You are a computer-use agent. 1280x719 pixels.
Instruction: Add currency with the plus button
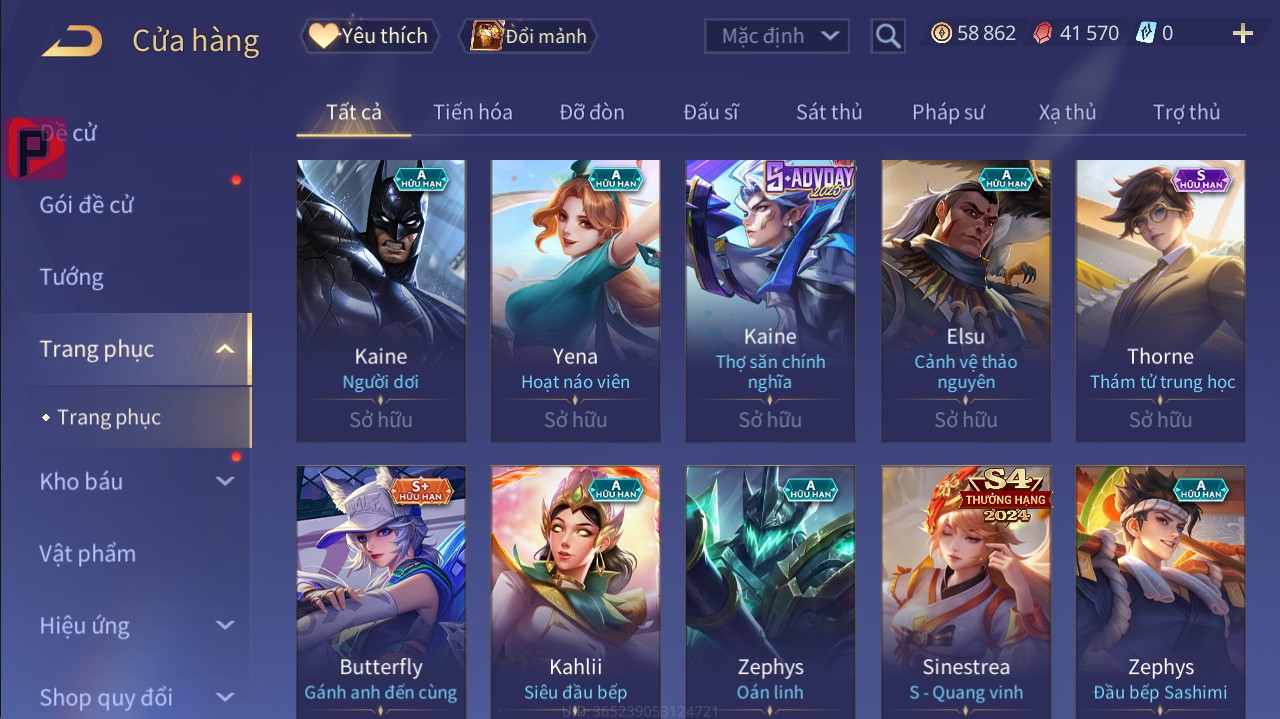(1243, 34)
